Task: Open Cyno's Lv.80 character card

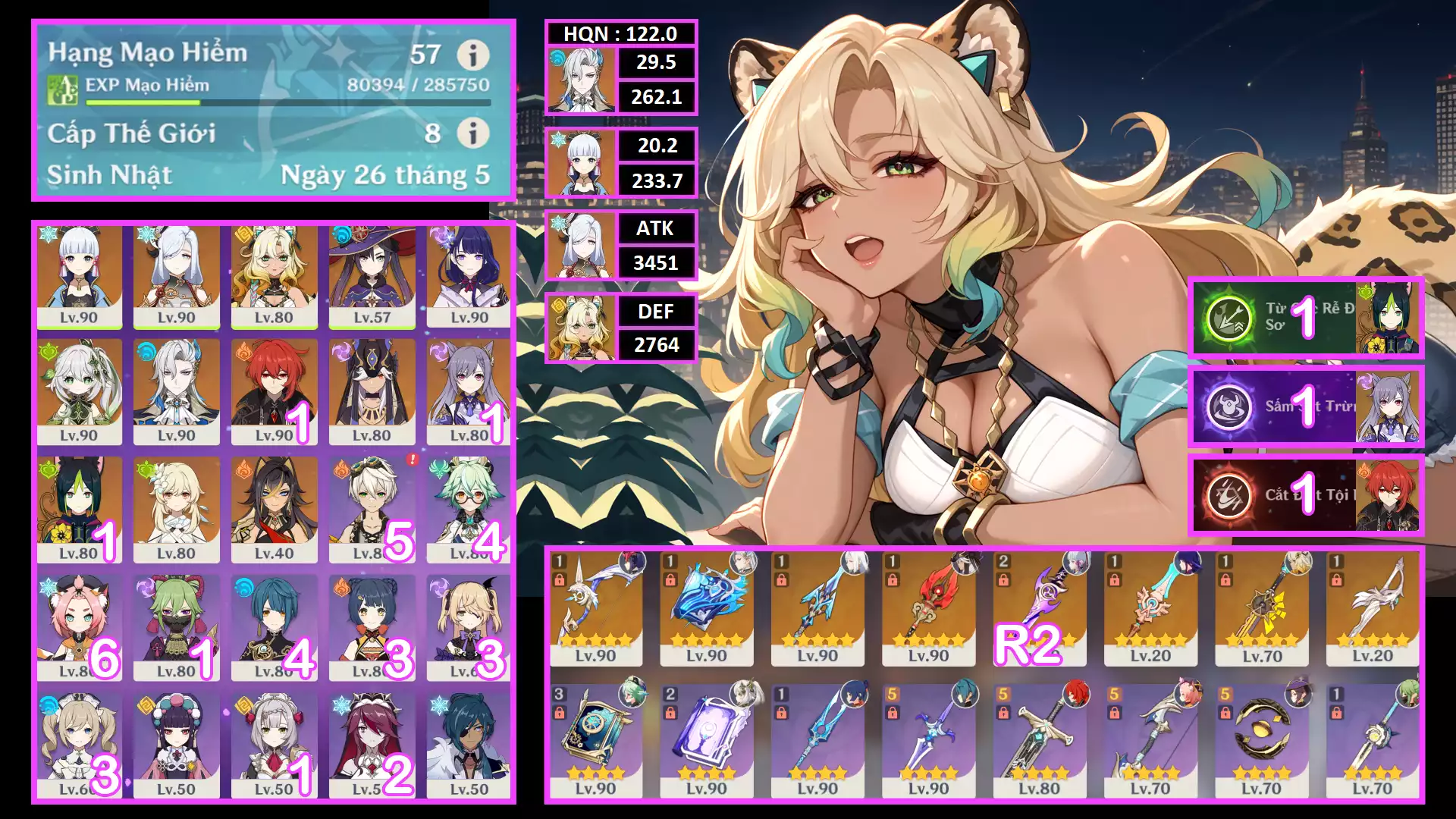Action: click(372, 392)
